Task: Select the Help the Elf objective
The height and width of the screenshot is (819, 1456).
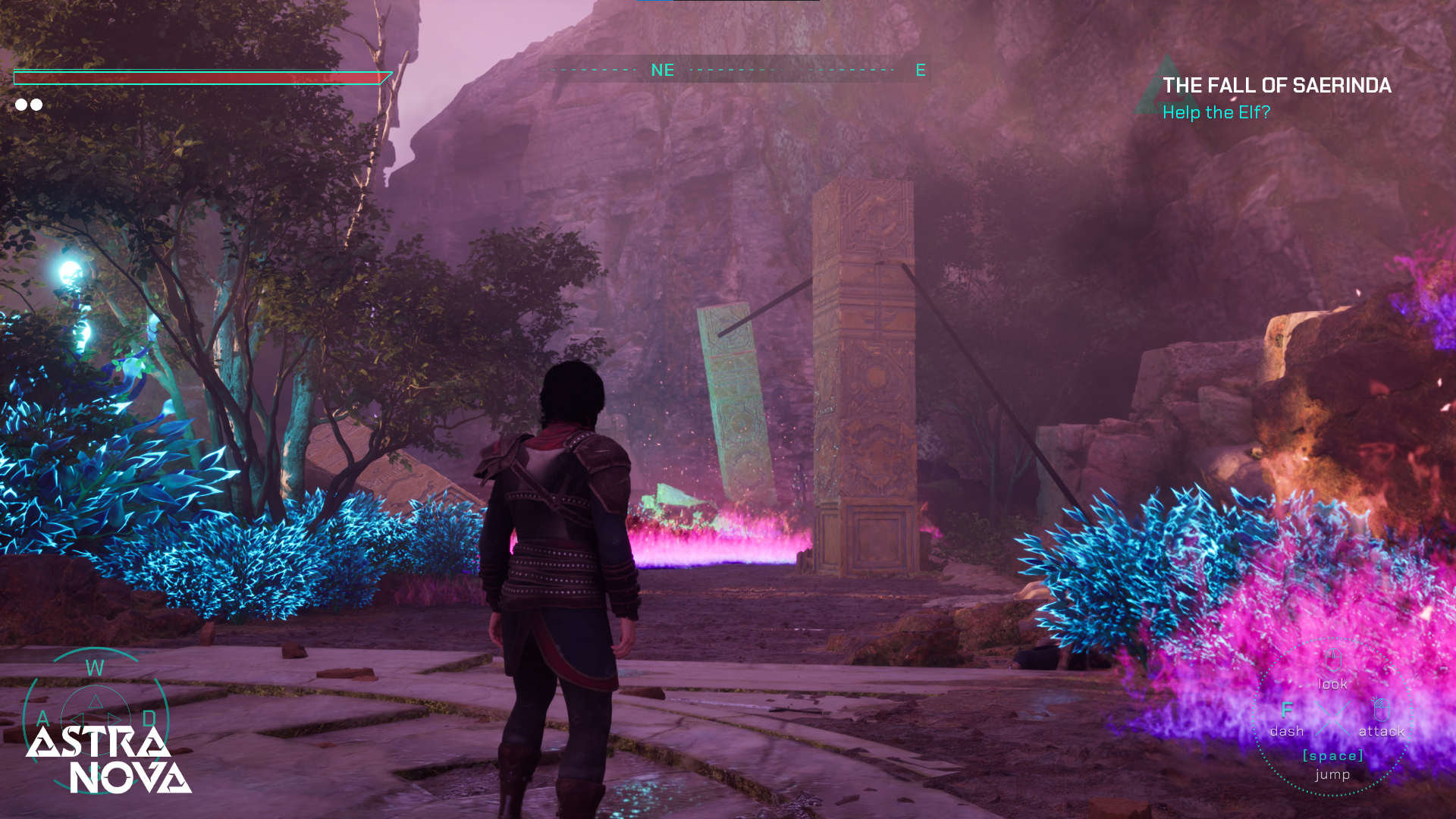Action: (1216, 112)
